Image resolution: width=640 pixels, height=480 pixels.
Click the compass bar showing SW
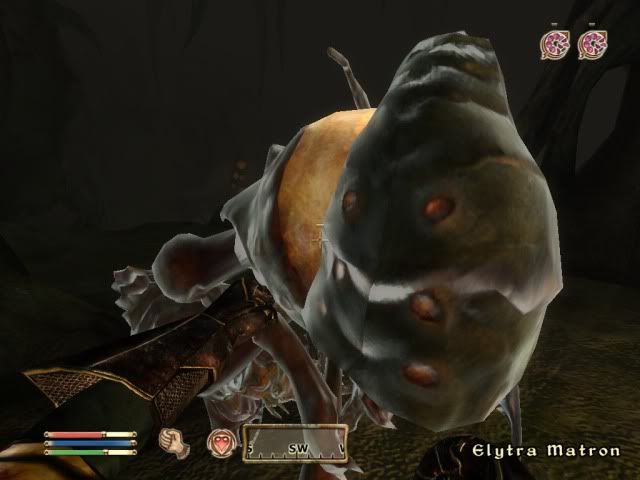point(295,441)
